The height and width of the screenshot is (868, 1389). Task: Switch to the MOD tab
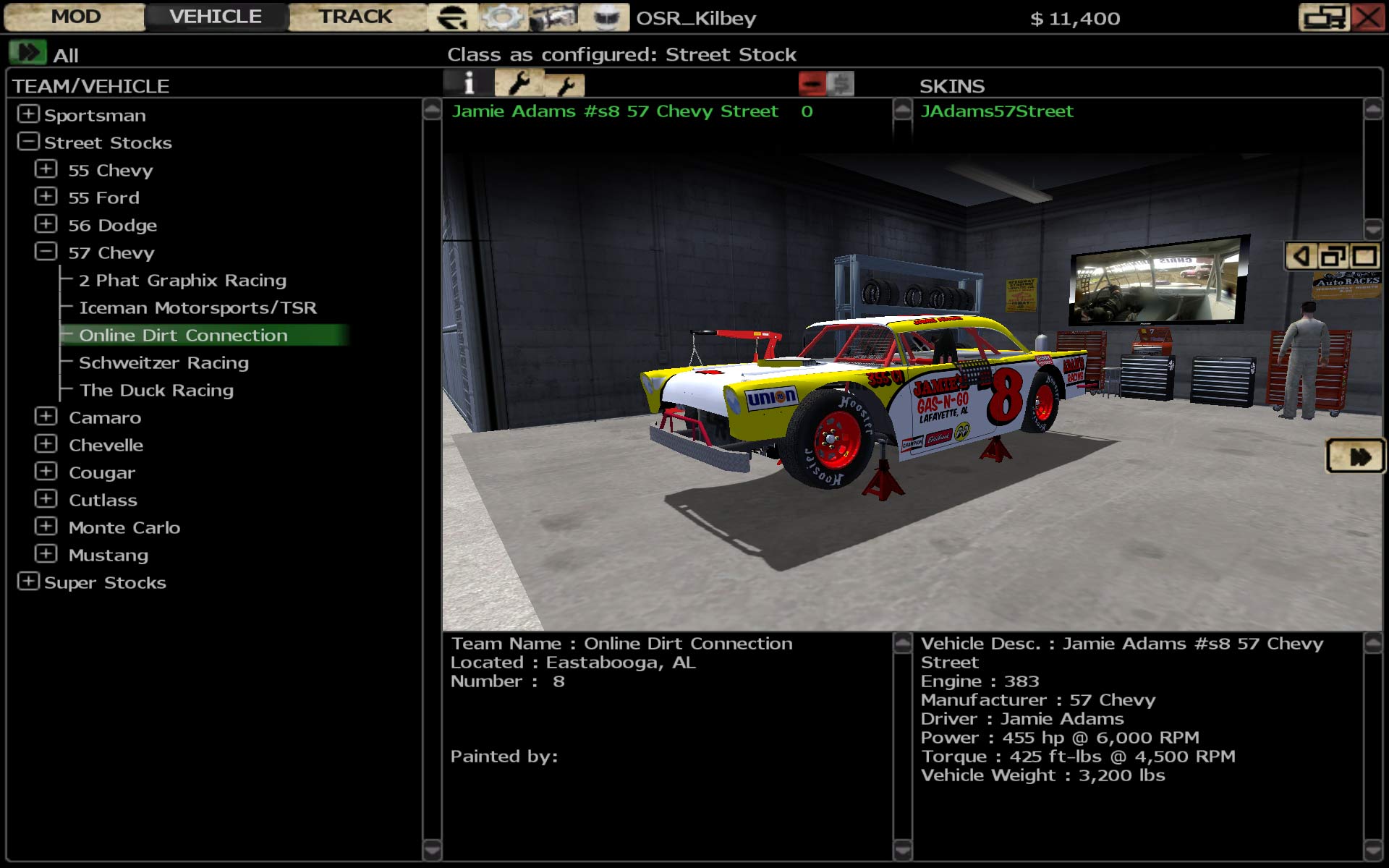[75, 17]
